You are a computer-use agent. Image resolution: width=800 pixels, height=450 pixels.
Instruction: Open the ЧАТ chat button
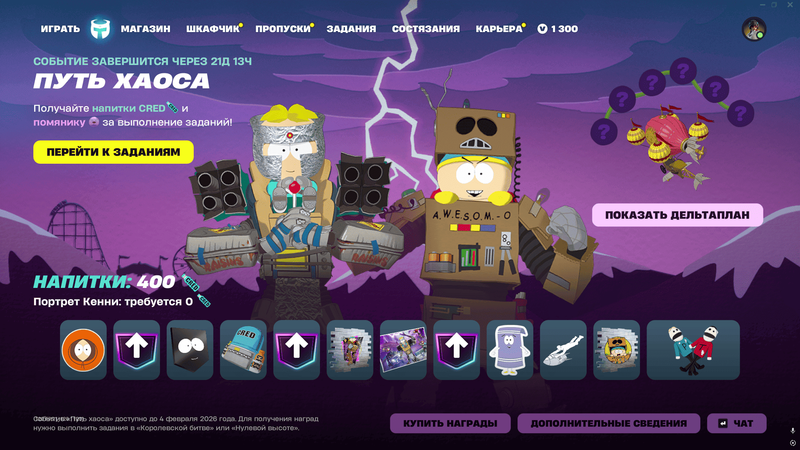tap(736, 423)
